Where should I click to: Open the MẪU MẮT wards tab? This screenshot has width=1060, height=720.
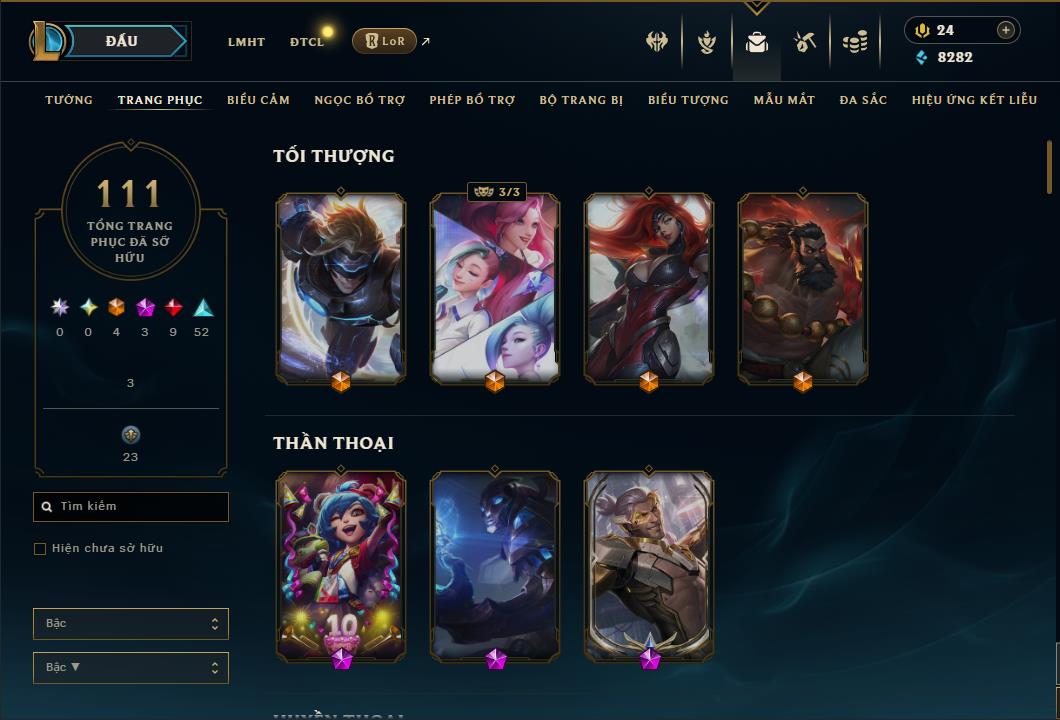784,100
